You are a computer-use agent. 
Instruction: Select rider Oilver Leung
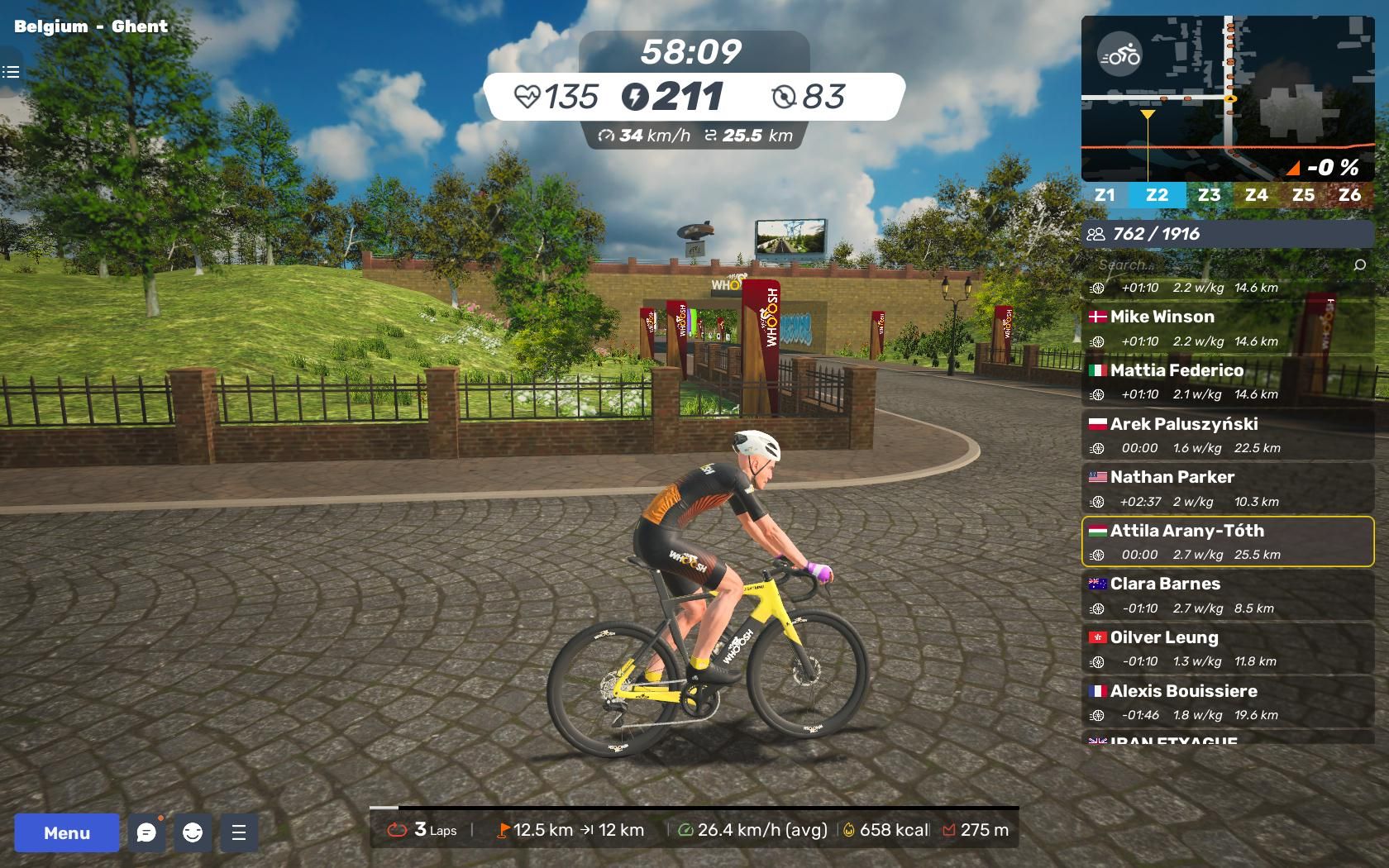(x=1228, y=649)
